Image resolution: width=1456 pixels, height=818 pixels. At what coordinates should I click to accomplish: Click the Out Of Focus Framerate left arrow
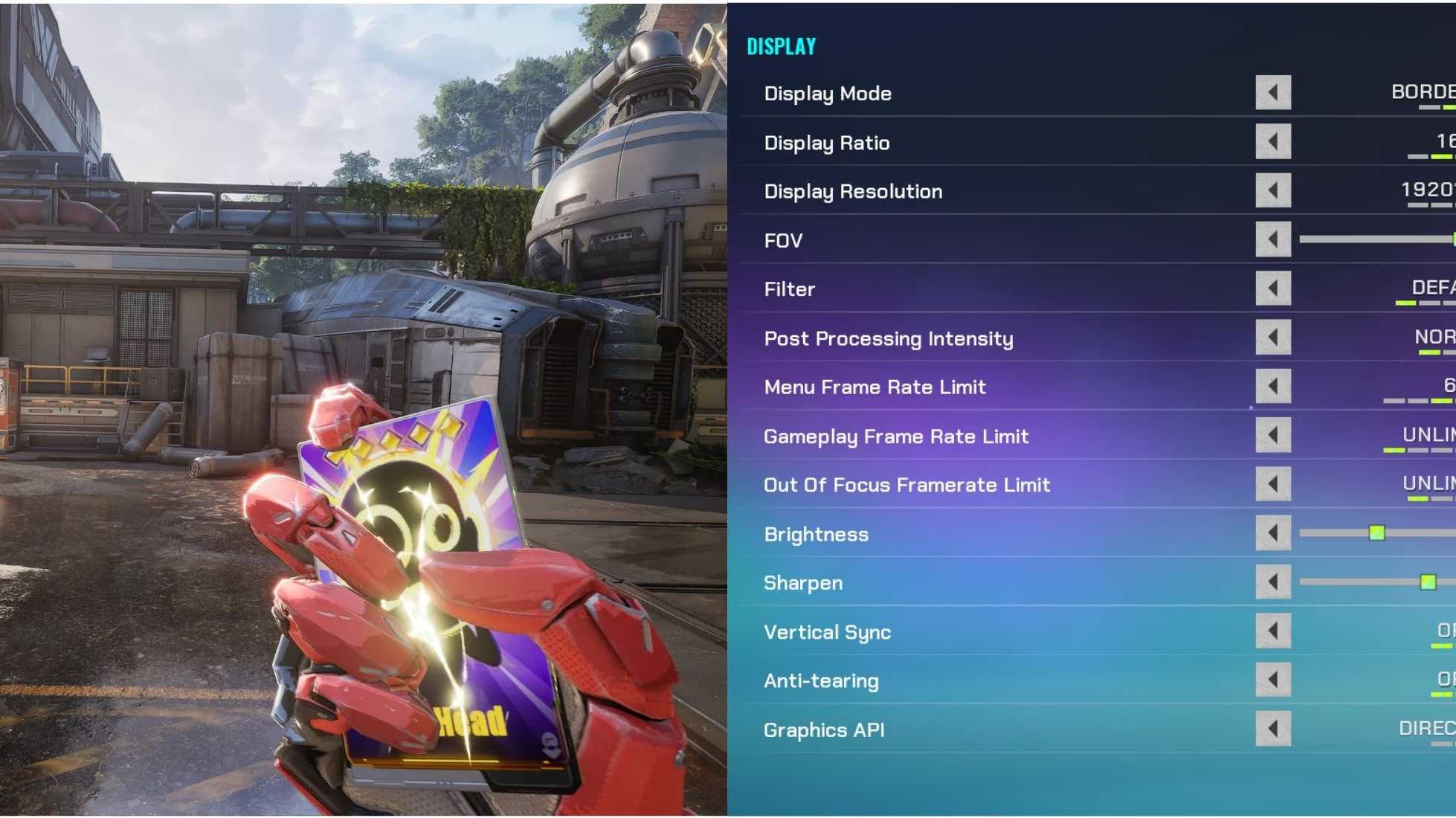click(x=1273, y=485)
